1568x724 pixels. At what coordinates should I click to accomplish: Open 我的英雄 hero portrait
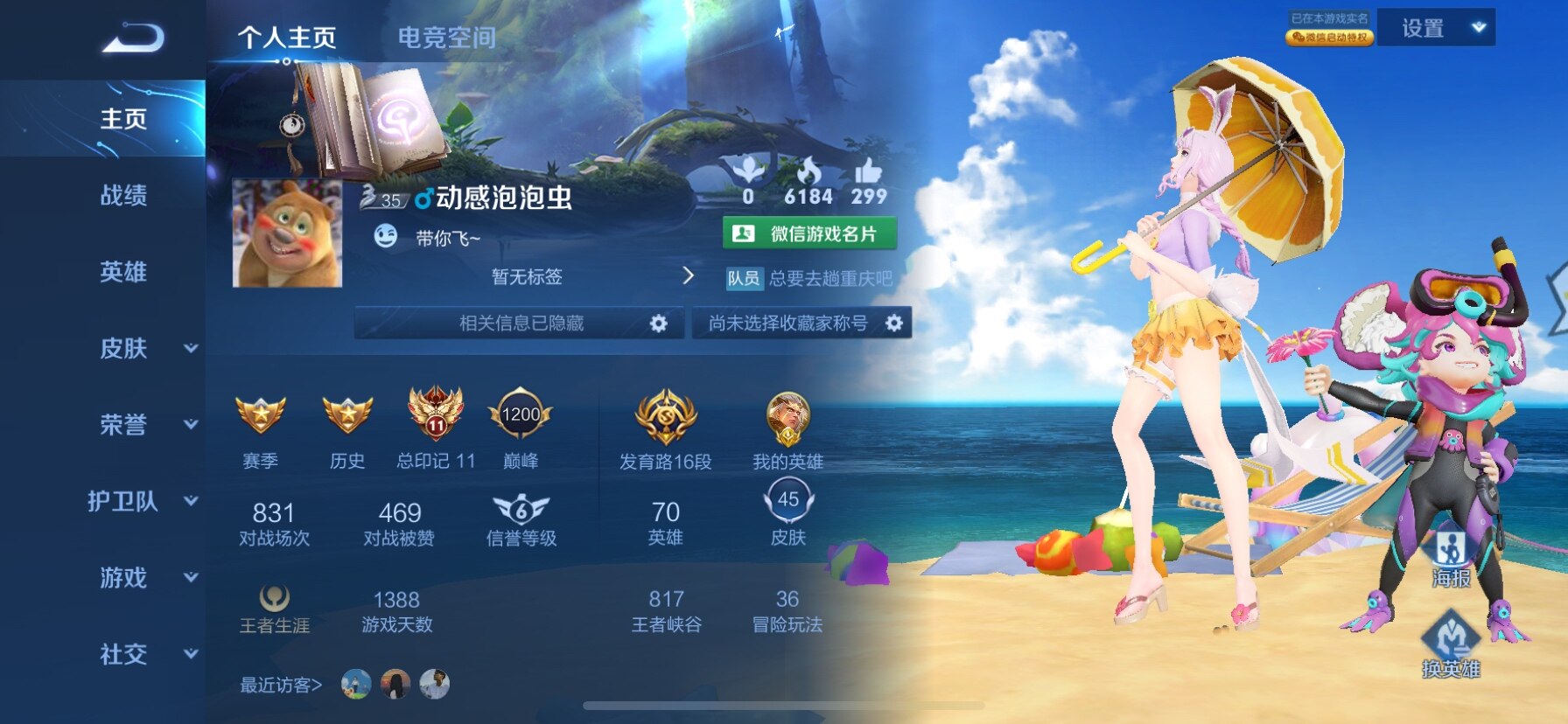point(787,418)
